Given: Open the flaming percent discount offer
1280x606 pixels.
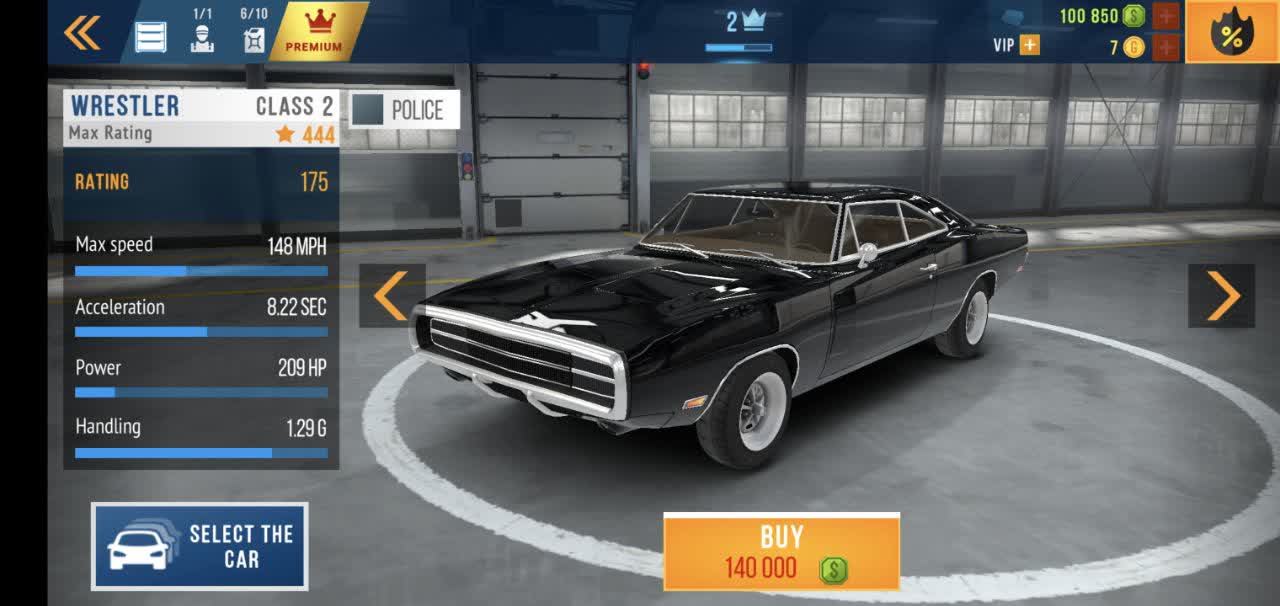Looking at the screenshot, I should [x=1232, y=34].
